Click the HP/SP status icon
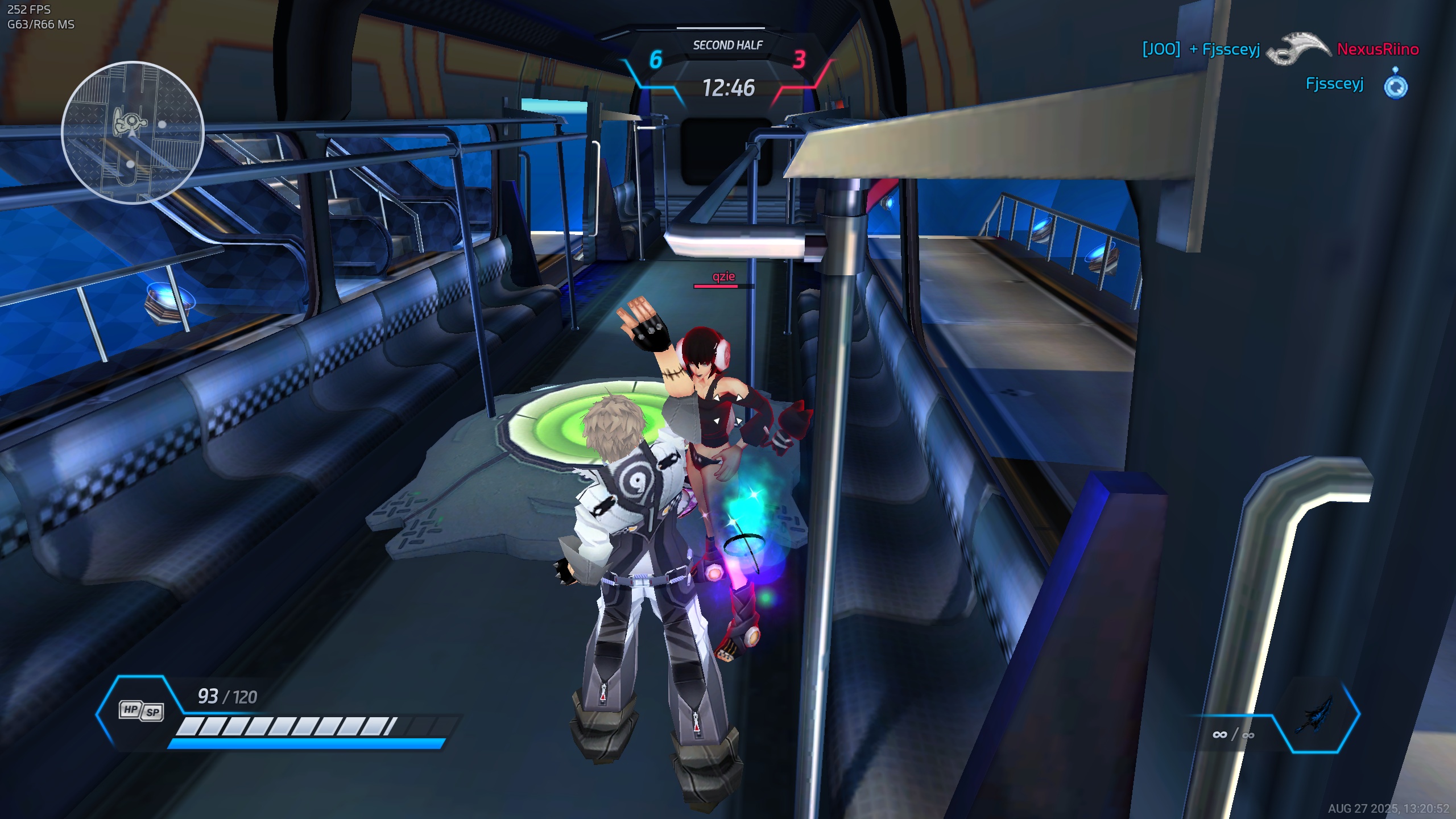 (x=142, y=711)
